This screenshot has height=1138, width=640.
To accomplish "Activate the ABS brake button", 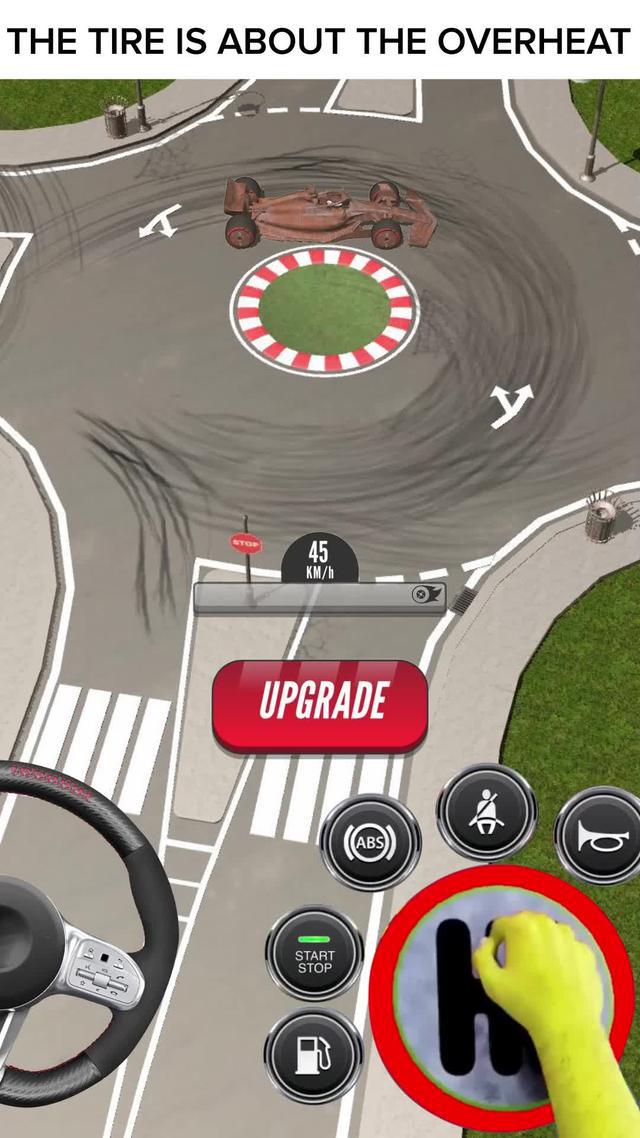I will click(x=370, y=842).
